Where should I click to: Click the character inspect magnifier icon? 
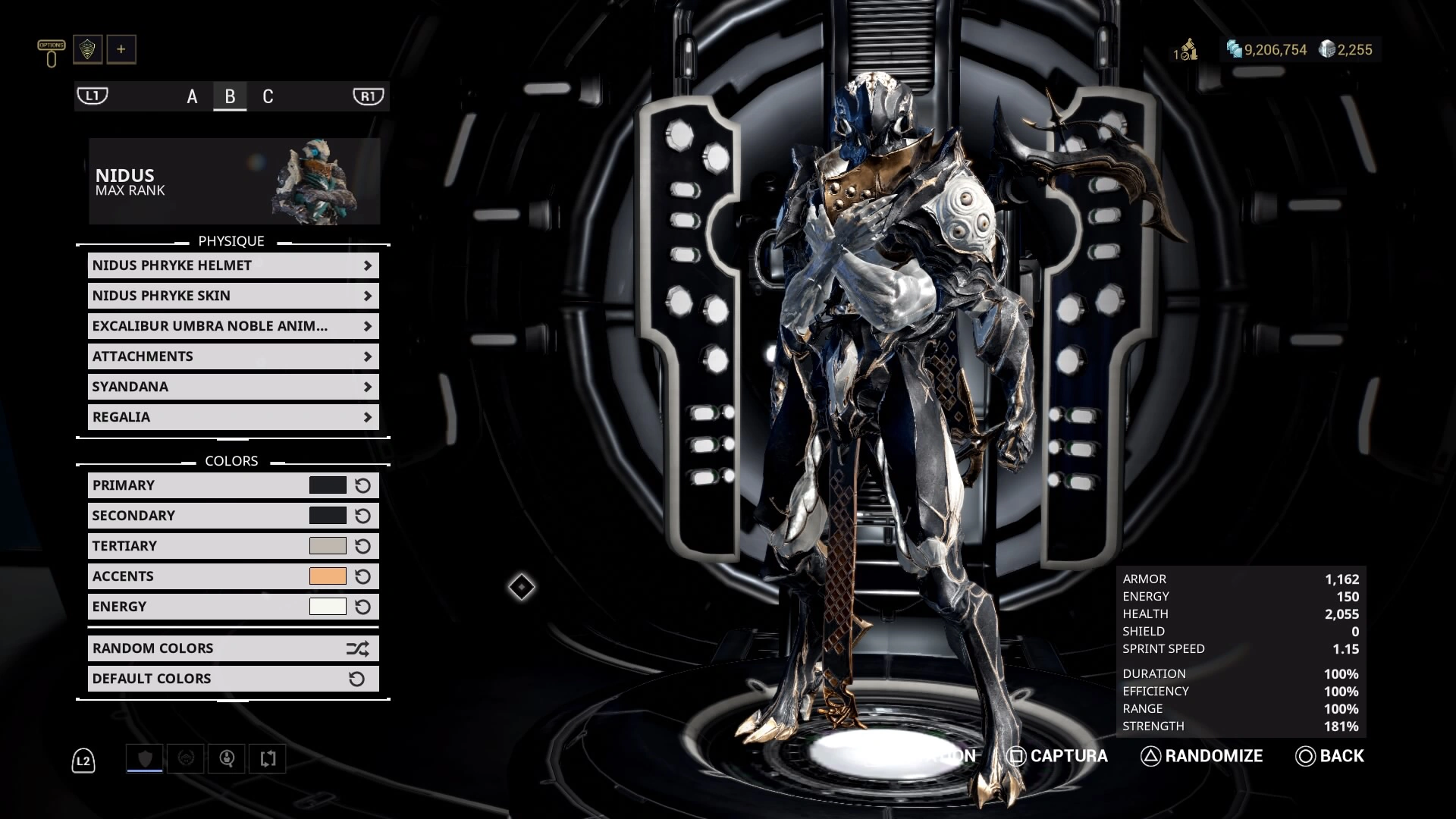(227, 758)
